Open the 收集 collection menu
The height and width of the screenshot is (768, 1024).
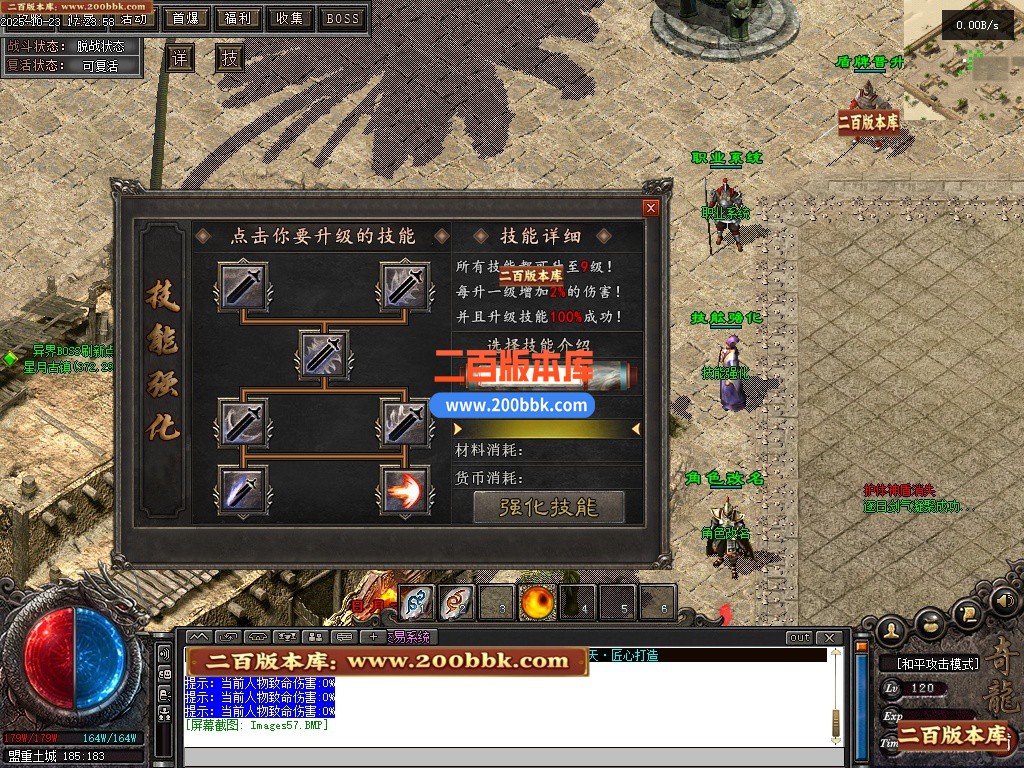pos(290,18)
